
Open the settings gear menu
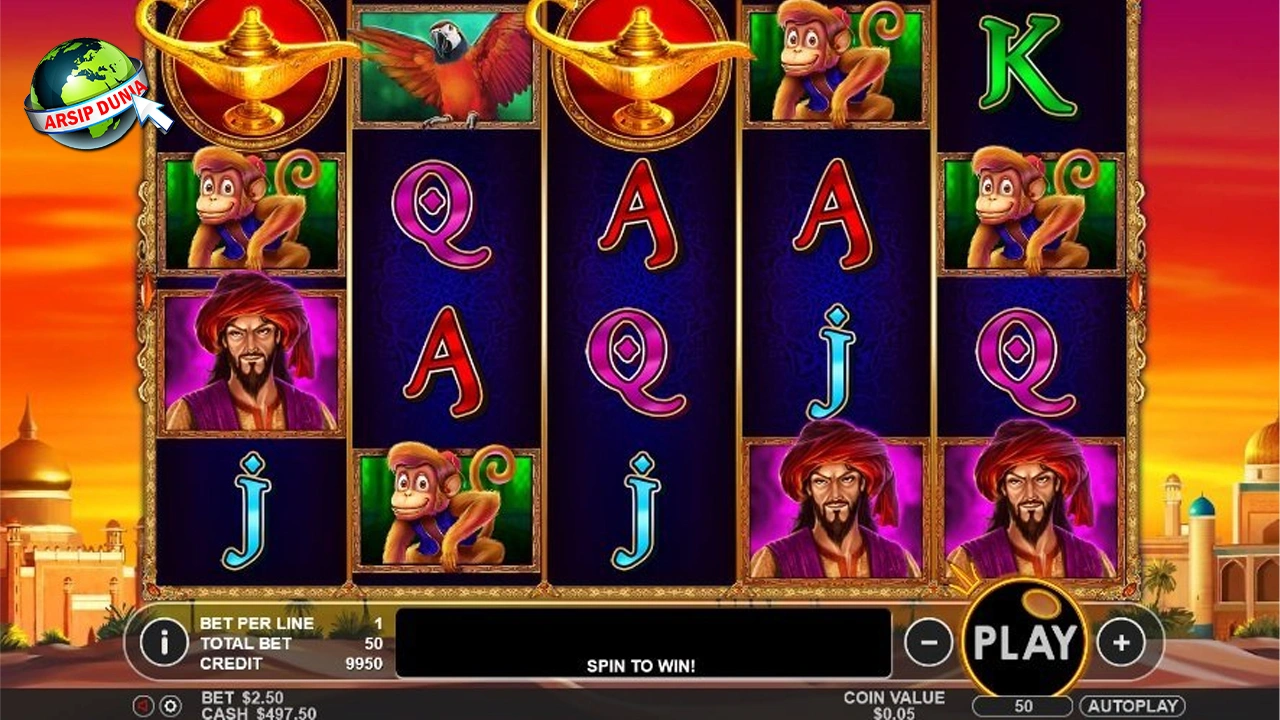point(170,705)
